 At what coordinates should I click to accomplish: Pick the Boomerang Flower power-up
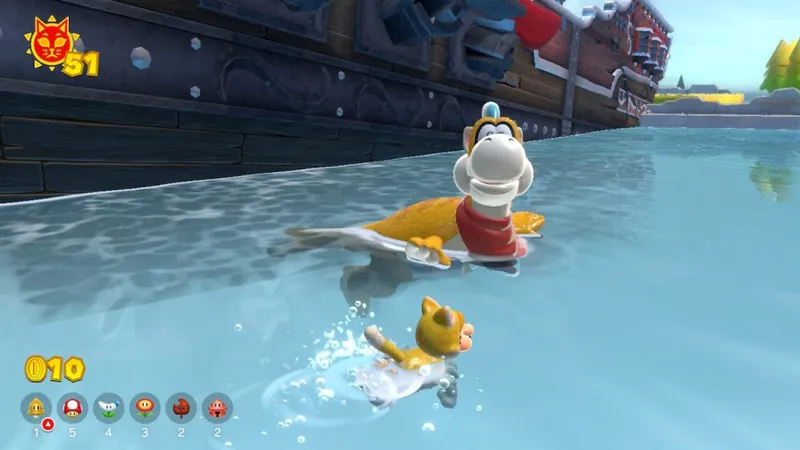(108, 407)
